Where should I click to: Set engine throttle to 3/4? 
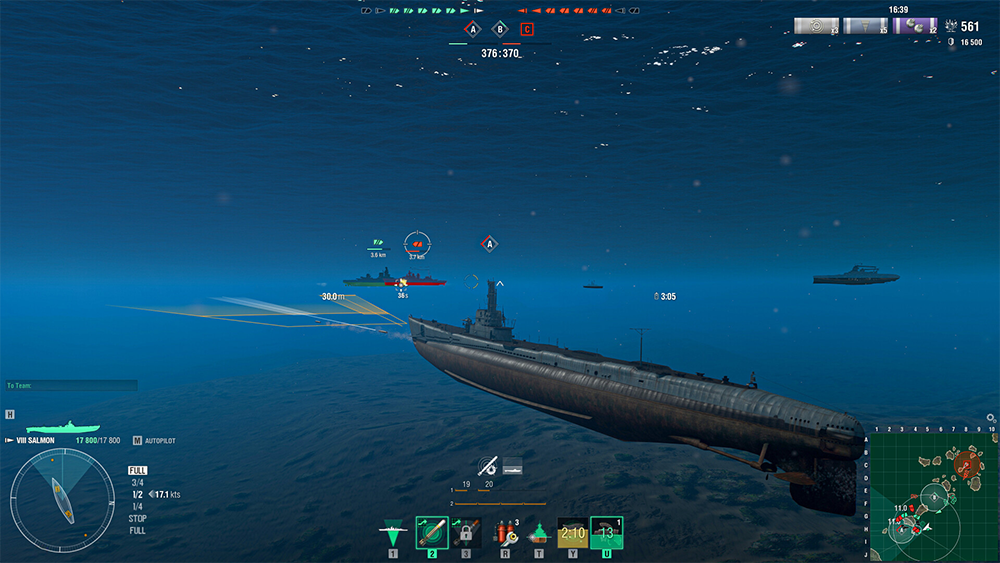point(137,482)
